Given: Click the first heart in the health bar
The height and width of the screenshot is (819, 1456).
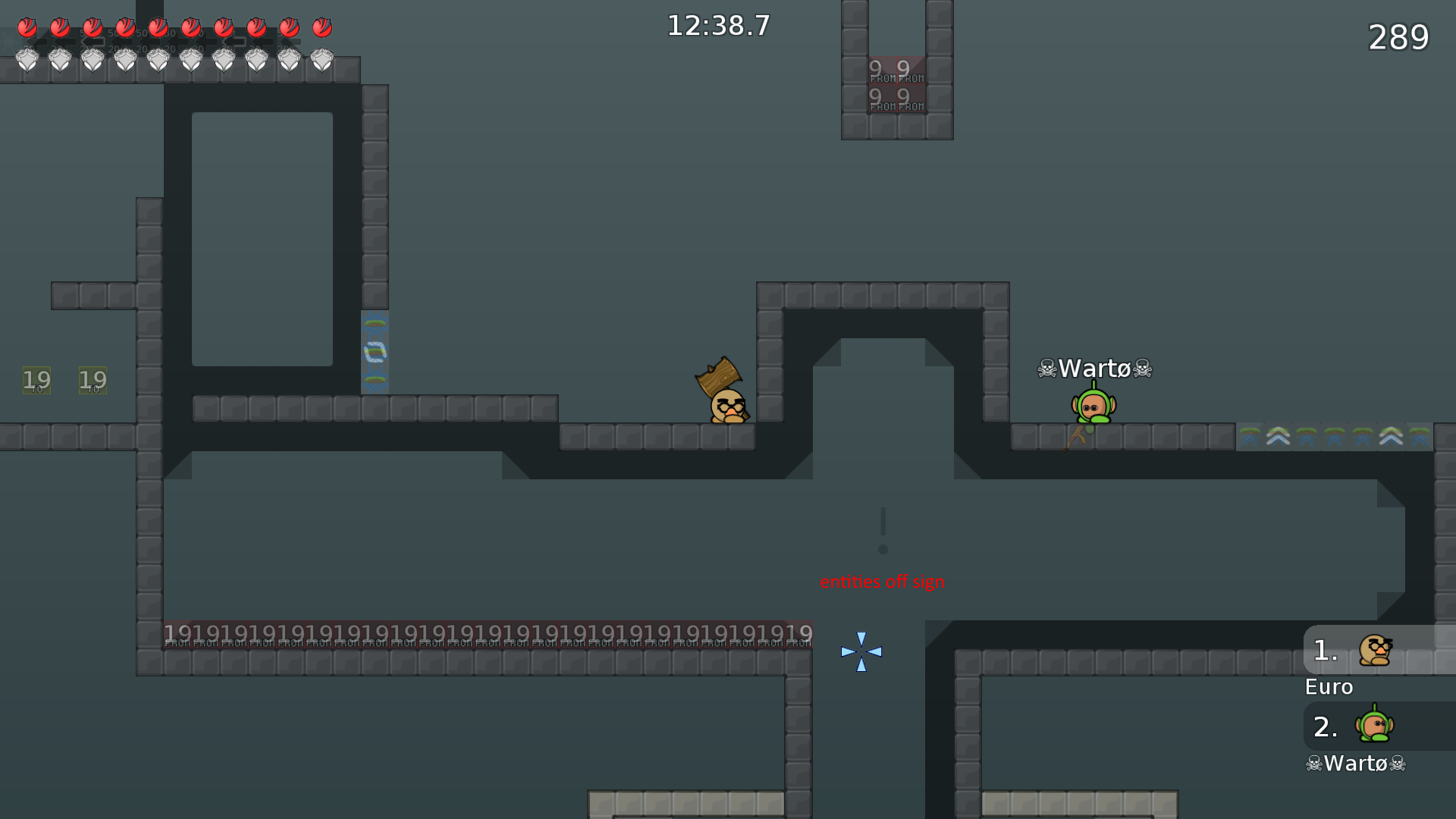Looking at the screenshot, I should point(27,27).
